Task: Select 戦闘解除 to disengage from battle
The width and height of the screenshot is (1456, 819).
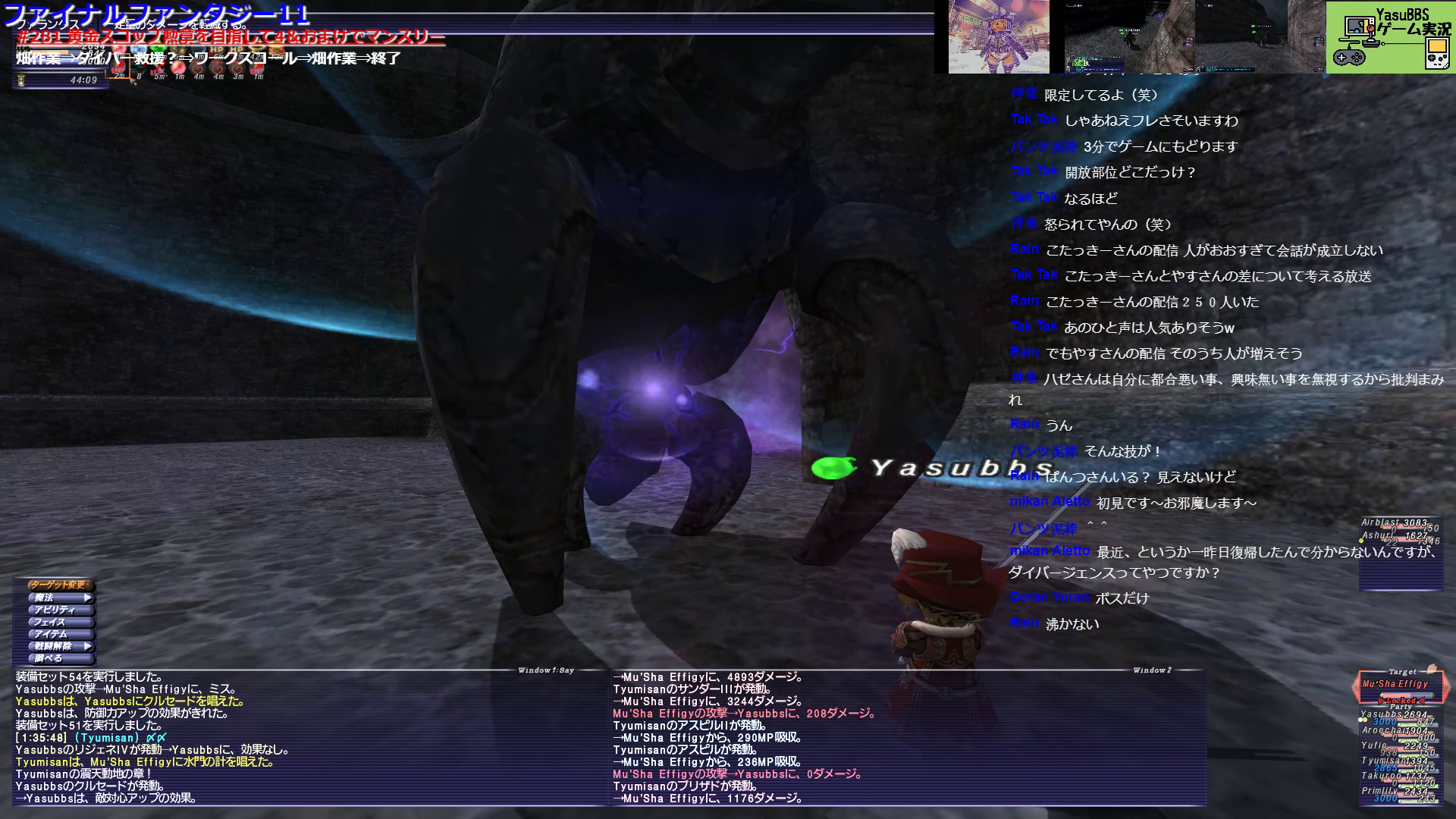Action: point(60,646)
